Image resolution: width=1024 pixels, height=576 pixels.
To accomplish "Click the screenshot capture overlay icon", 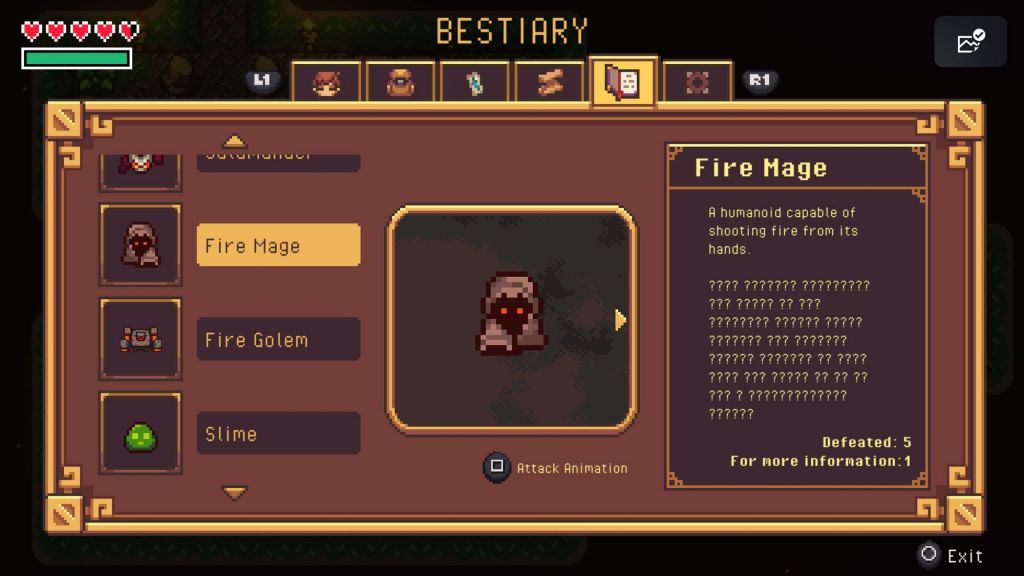I will (970, 42).
